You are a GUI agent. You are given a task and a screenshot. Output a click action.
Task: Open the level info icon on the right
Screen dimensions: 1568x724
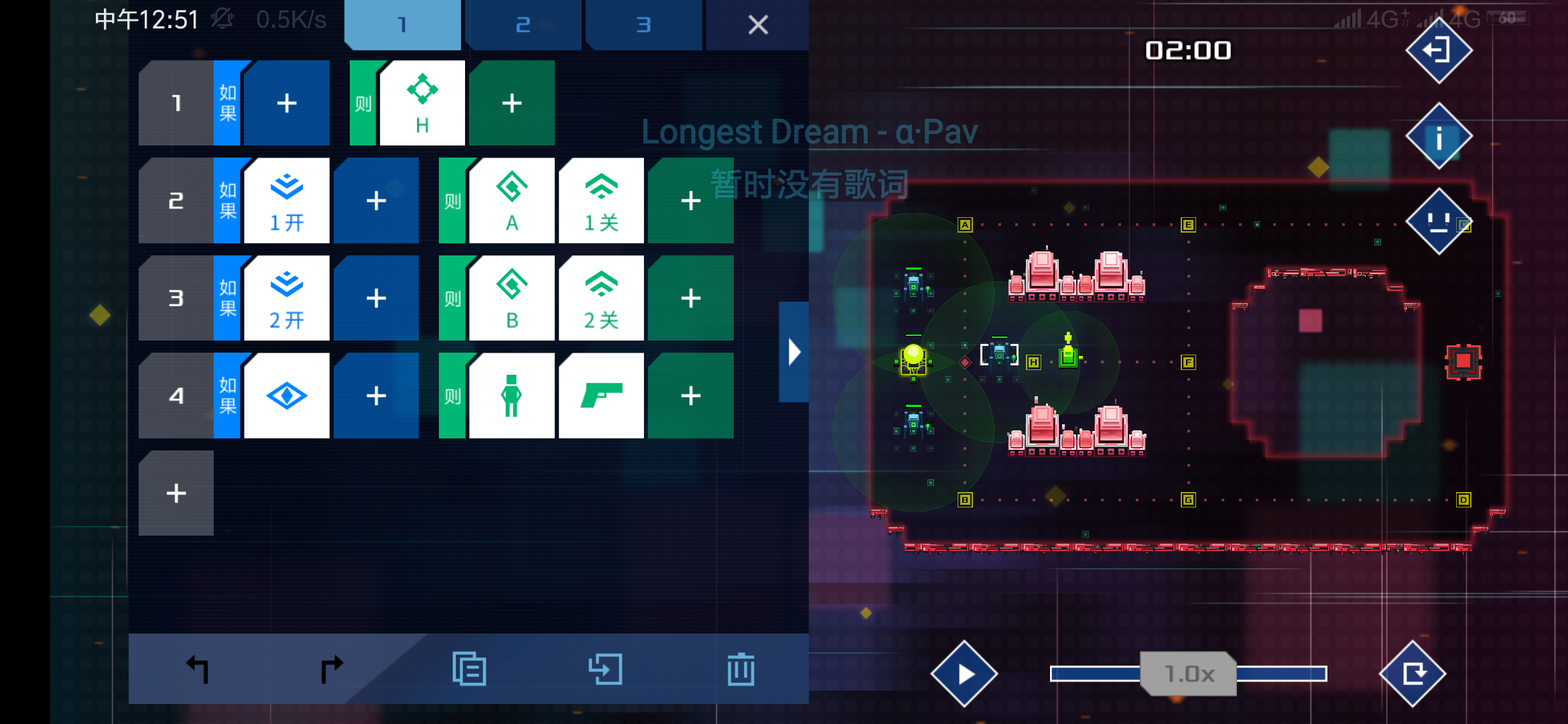(1438, 135)
